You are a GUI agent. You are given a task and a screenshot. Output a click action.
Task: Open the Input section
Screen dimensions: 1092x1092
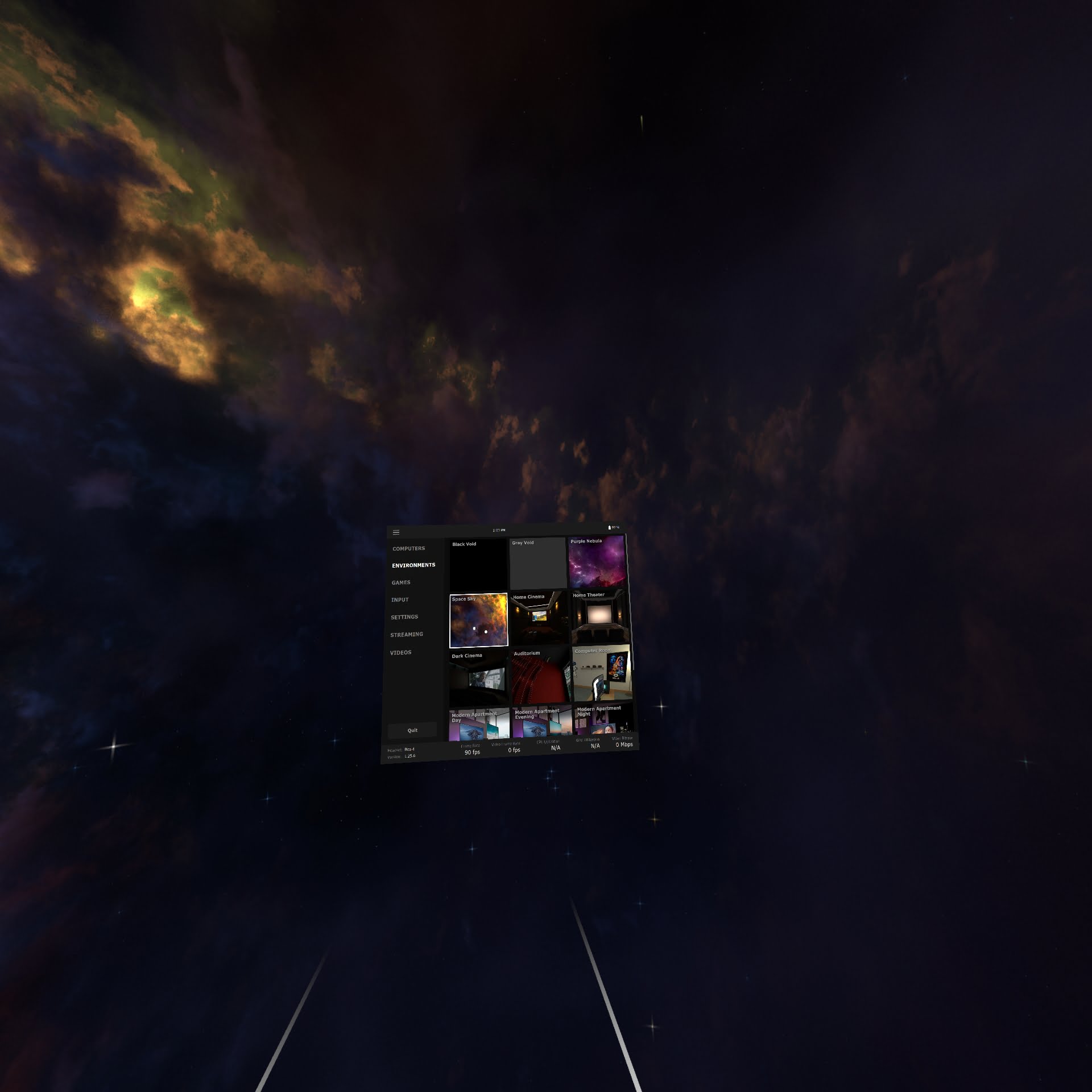tap(400, 600)
